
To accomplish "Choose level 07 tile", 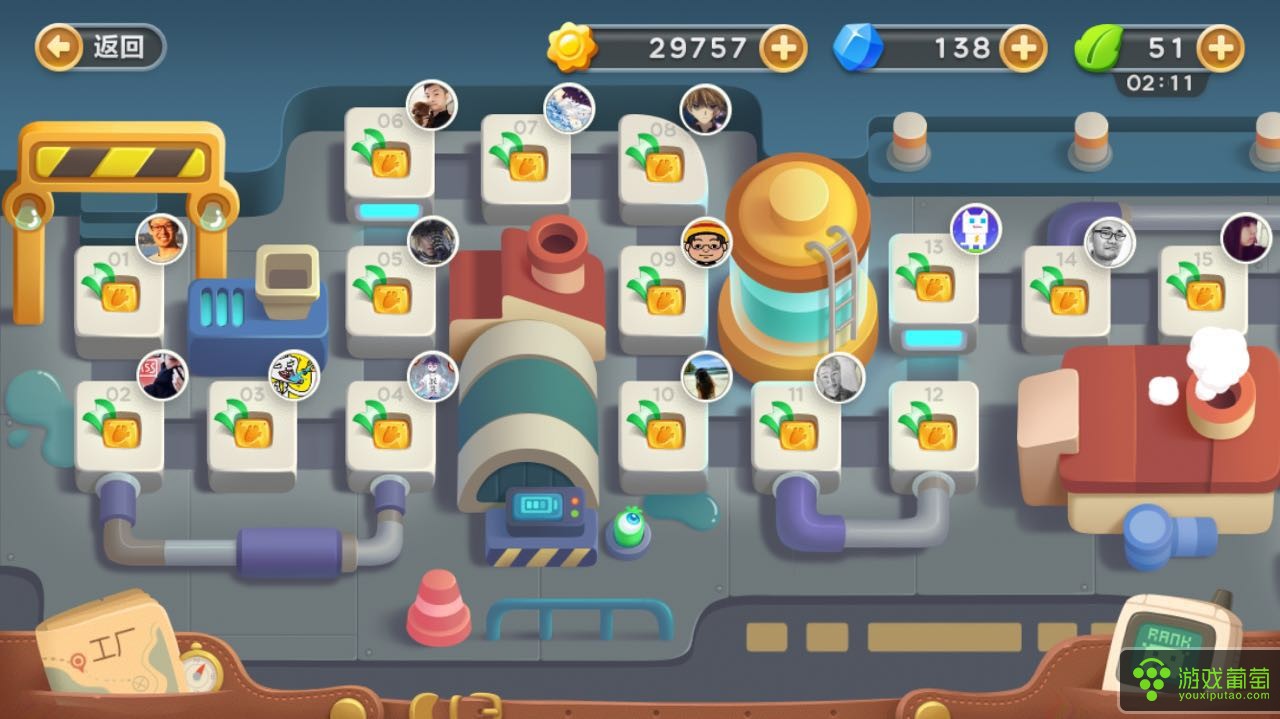I will click(526, 160).
